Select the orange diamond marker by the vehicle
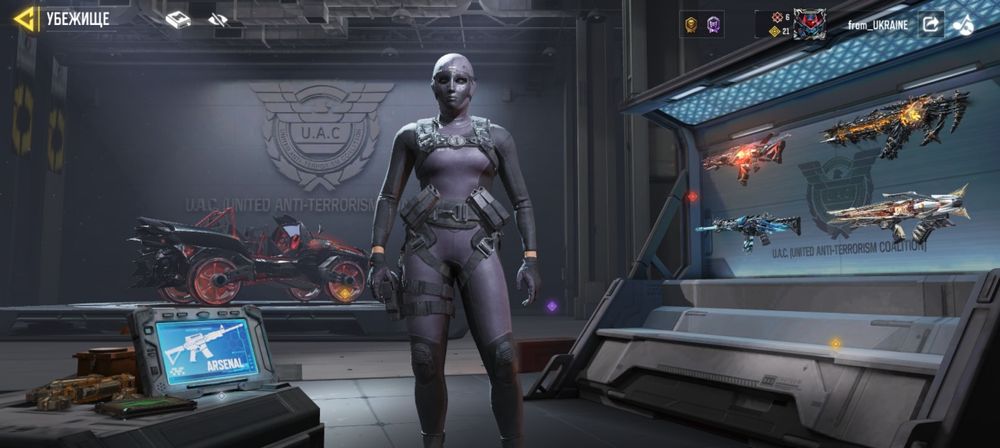 coord(345,293)
